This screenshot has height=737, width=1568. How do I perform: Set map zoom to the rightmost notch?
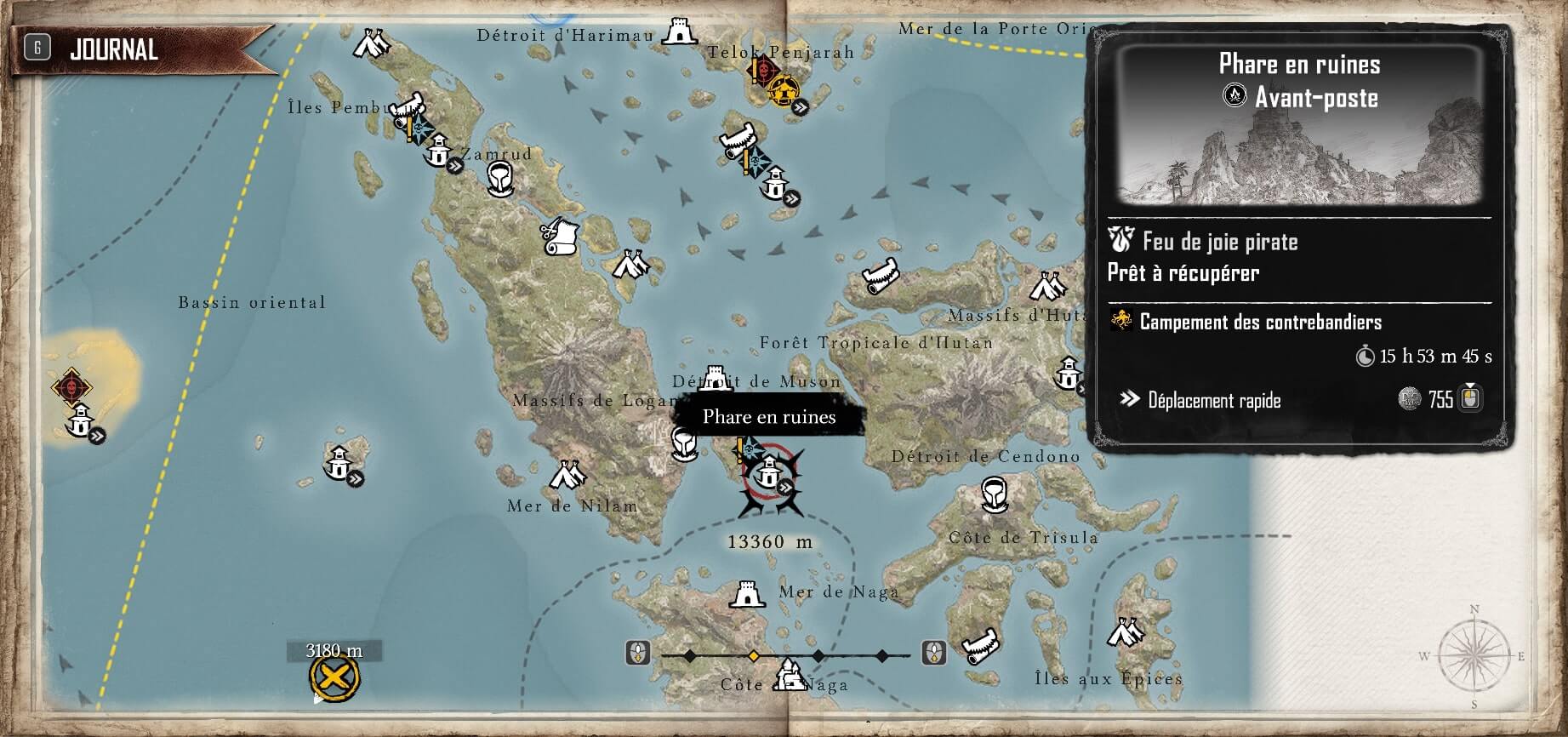click(x=882, y=656)
